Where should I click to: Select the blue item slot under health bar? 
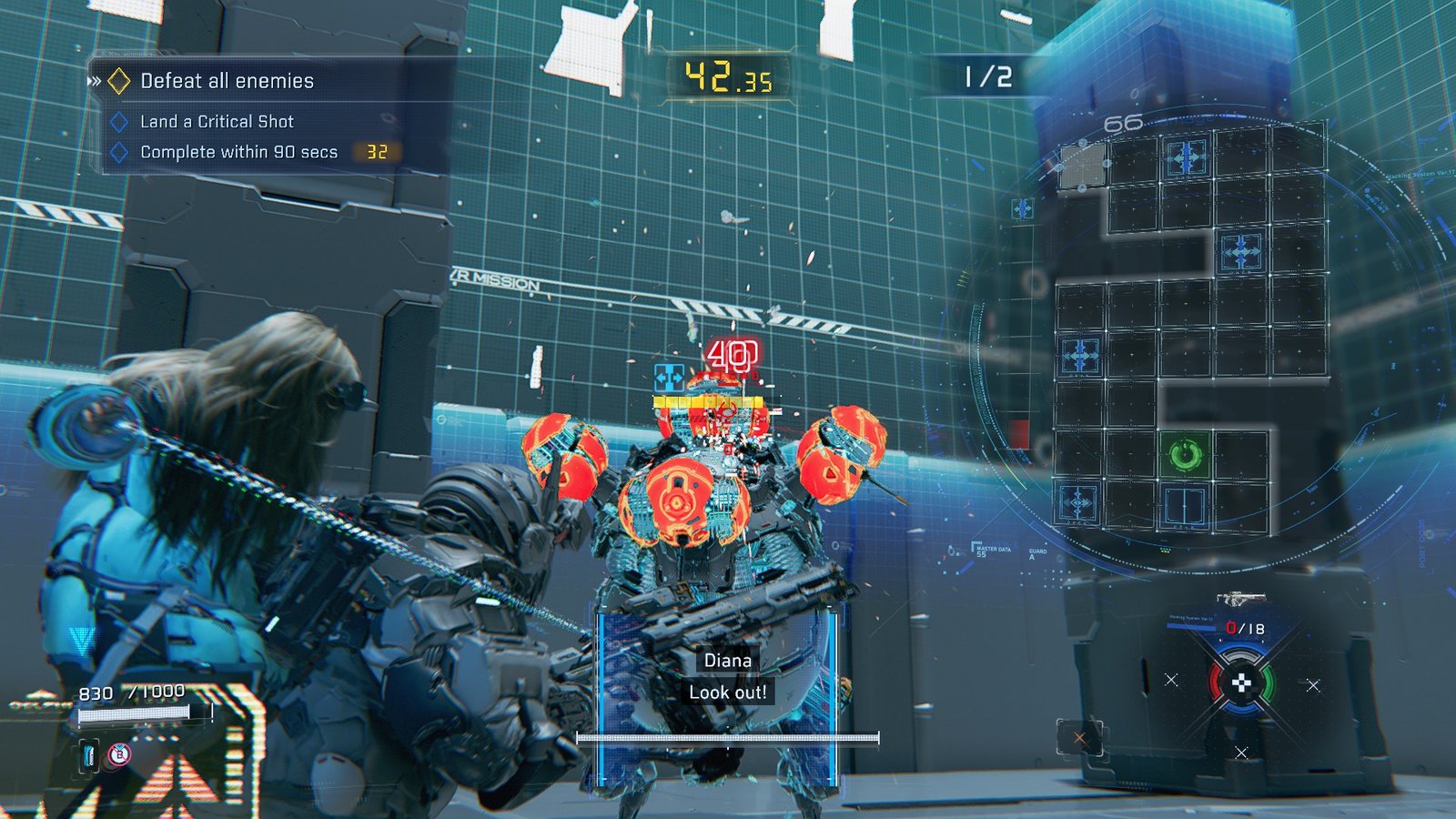pyautogui.click(x=89, y=754)
